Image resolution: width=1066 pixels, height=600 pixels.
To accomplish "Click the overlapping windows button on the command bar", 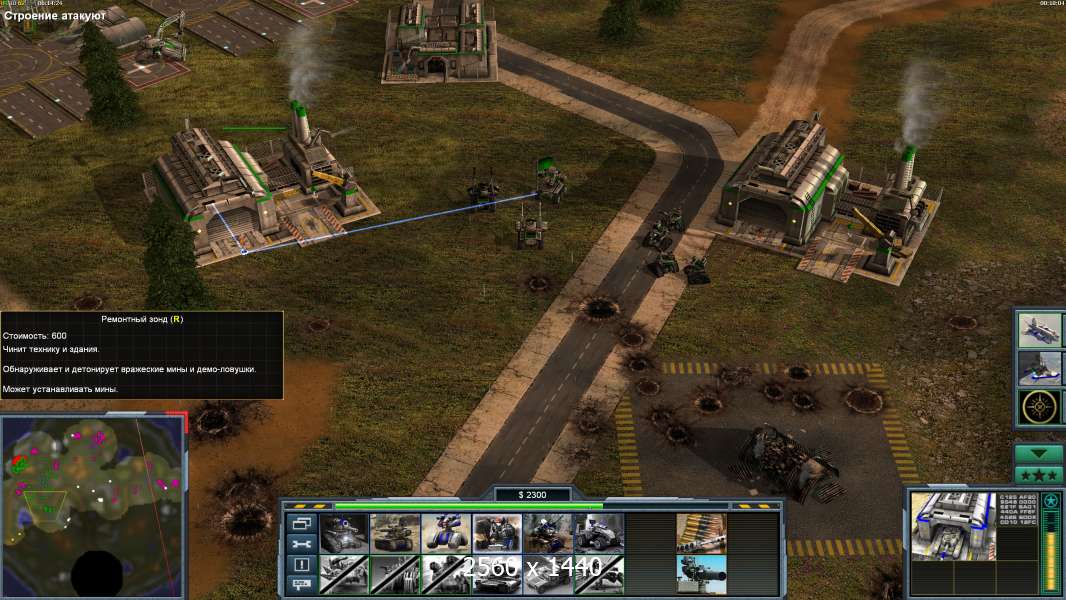I will click(301, 523).
